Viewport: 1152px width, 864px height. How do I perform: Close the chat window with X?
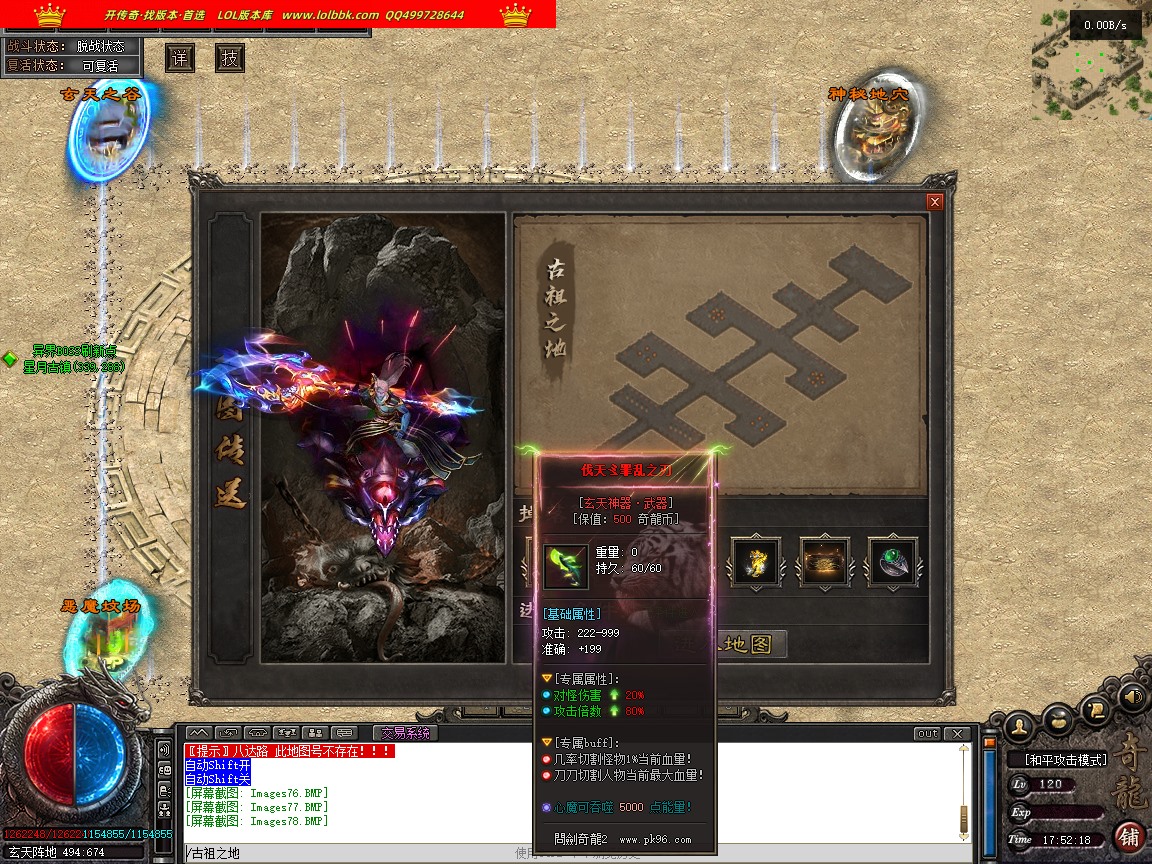click(958, 734)
